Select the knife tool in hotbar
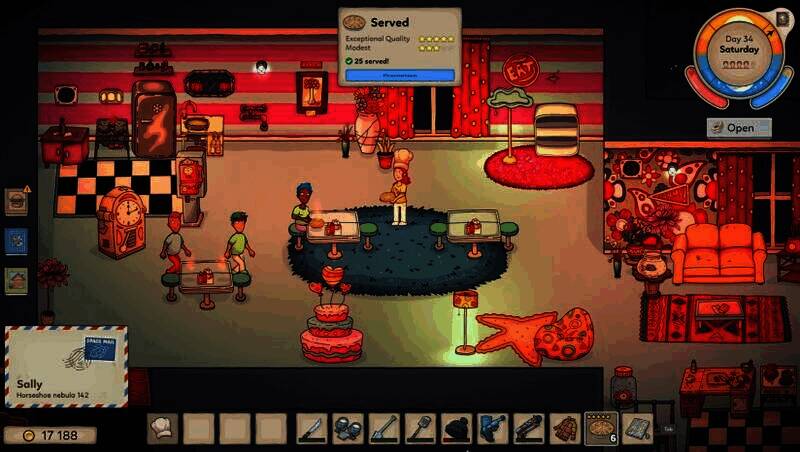Viewport: 800px width, 452px height. tap(312, 429)
